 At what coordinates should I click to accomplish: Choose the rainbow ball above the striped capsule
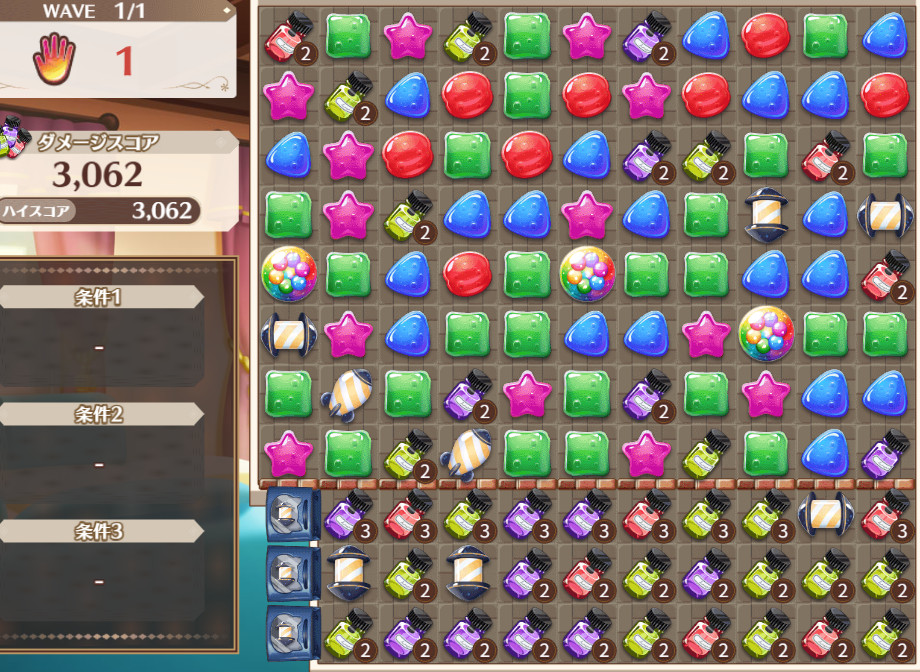point(288,272)
